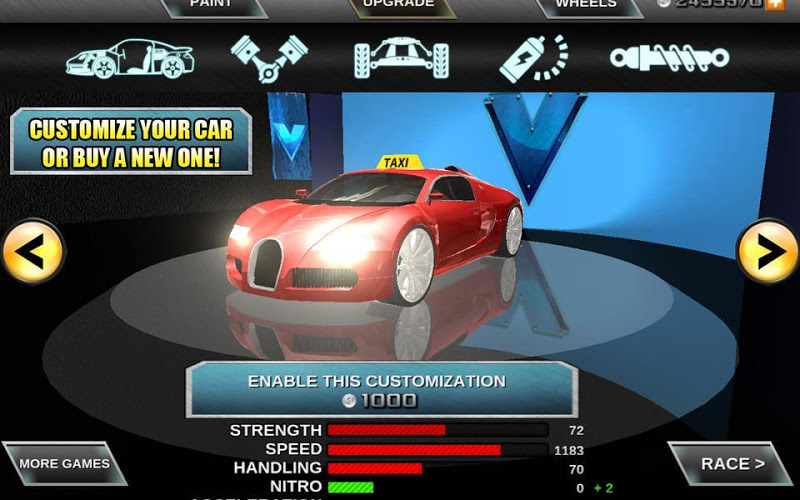
Task: Choose the car body upgrade icon
Action: tap(128, 58)
